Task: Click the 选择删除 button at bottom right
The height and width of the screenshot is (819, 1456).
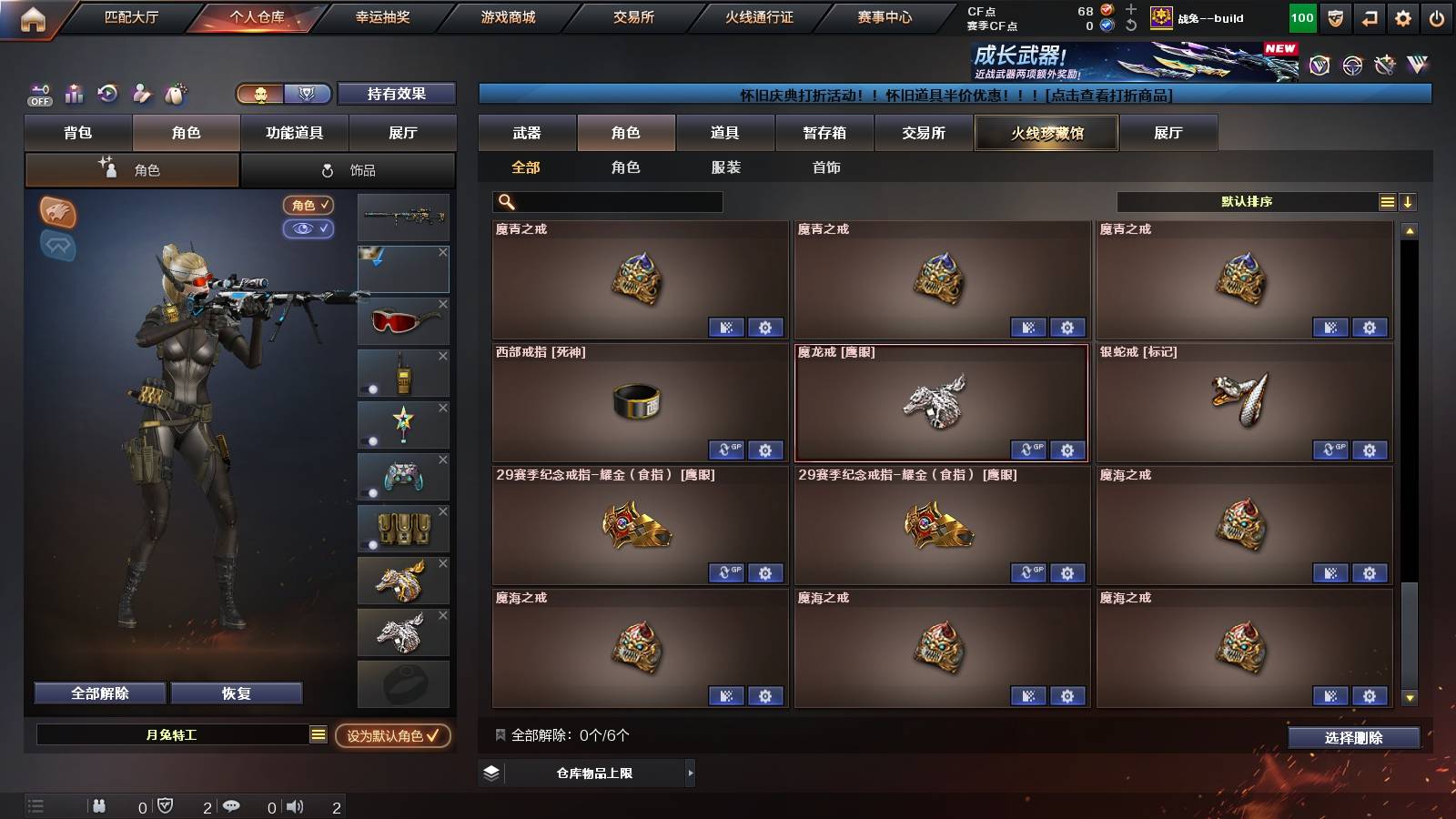Action: coord(1353,738)
